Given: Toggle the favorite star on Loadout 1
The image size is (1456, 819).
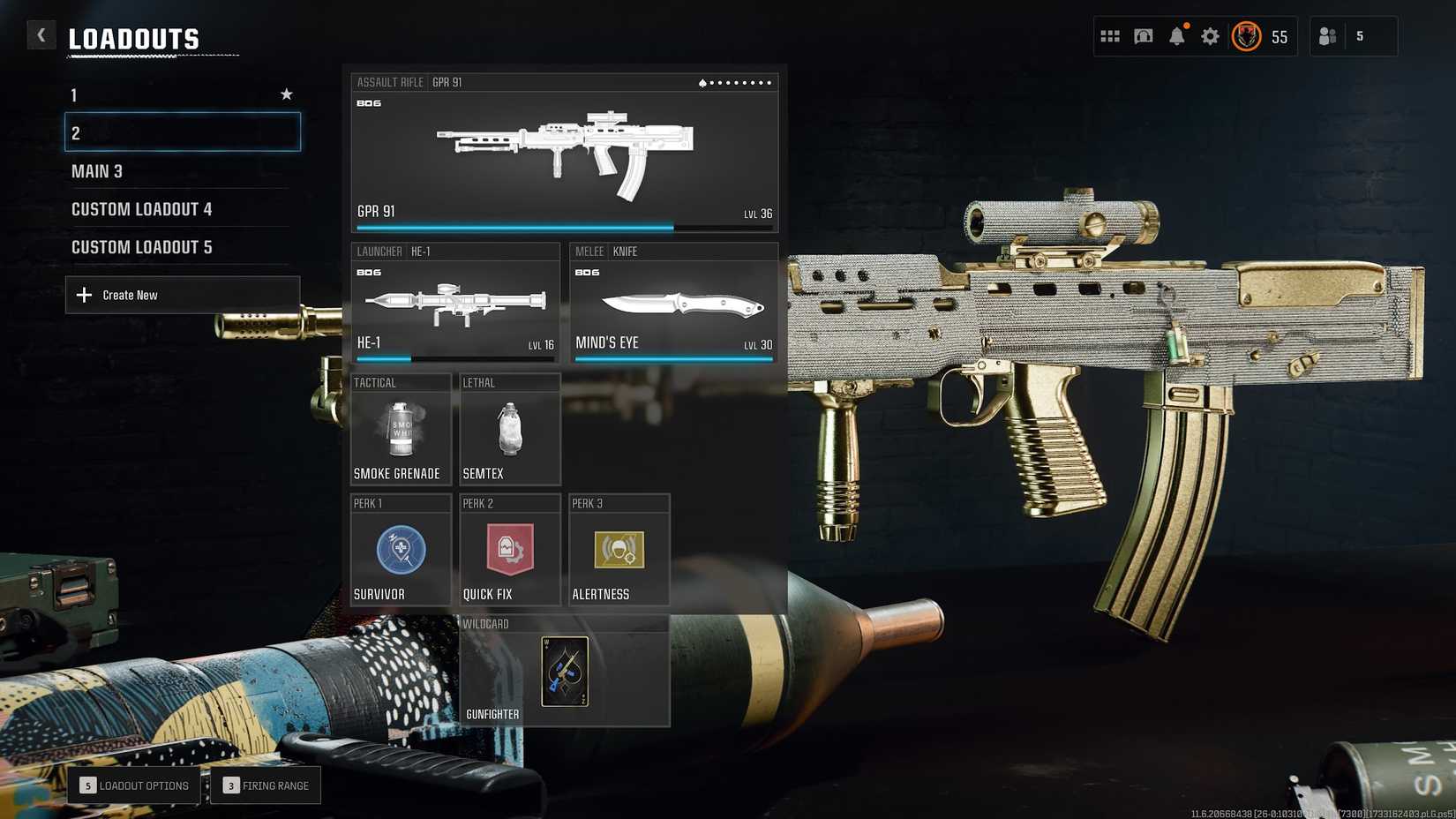Looking at the screenshot, I should tap(286, 94).
